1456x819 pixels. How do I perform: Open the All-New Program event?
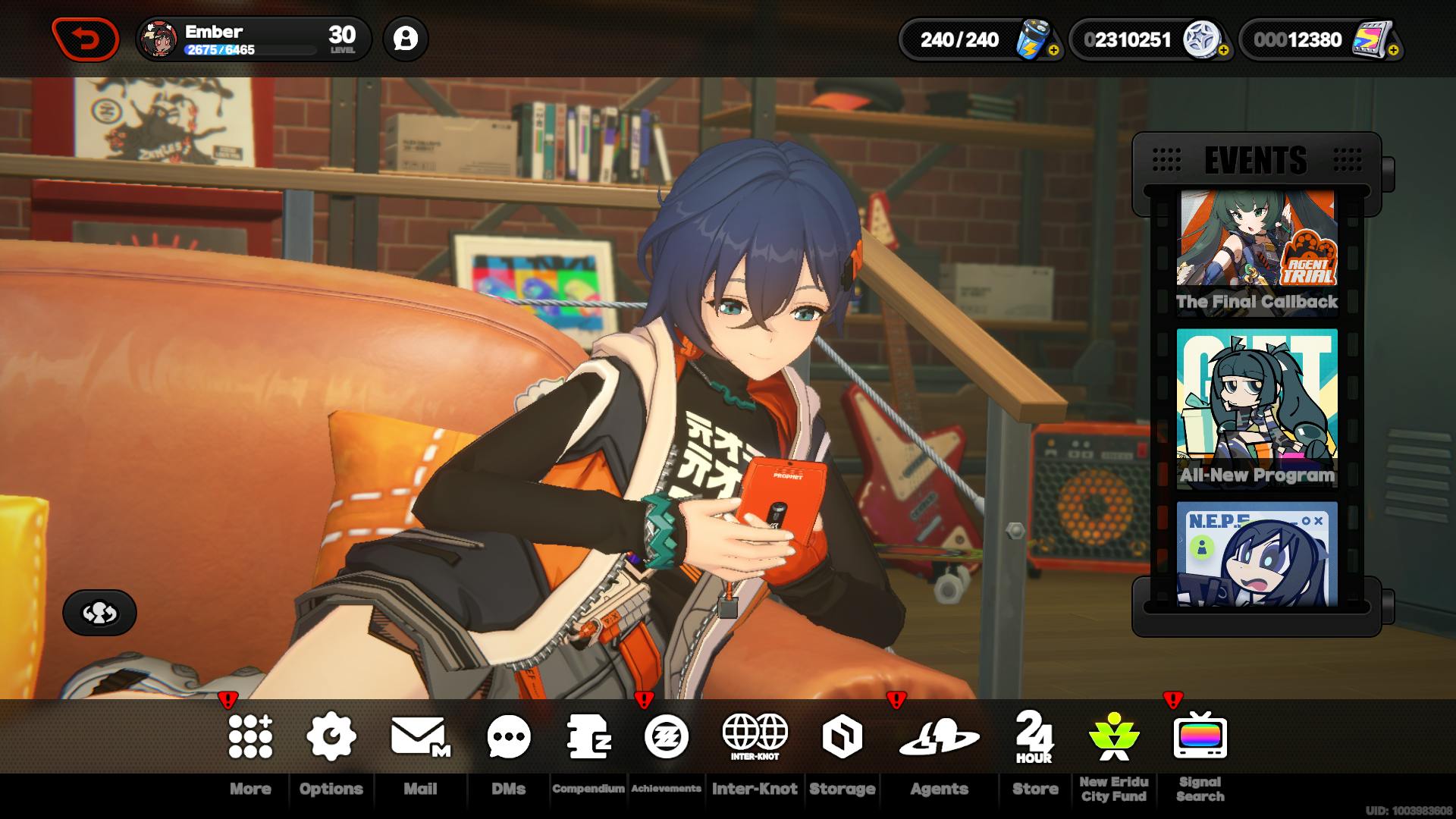[x=1257, y=407]
